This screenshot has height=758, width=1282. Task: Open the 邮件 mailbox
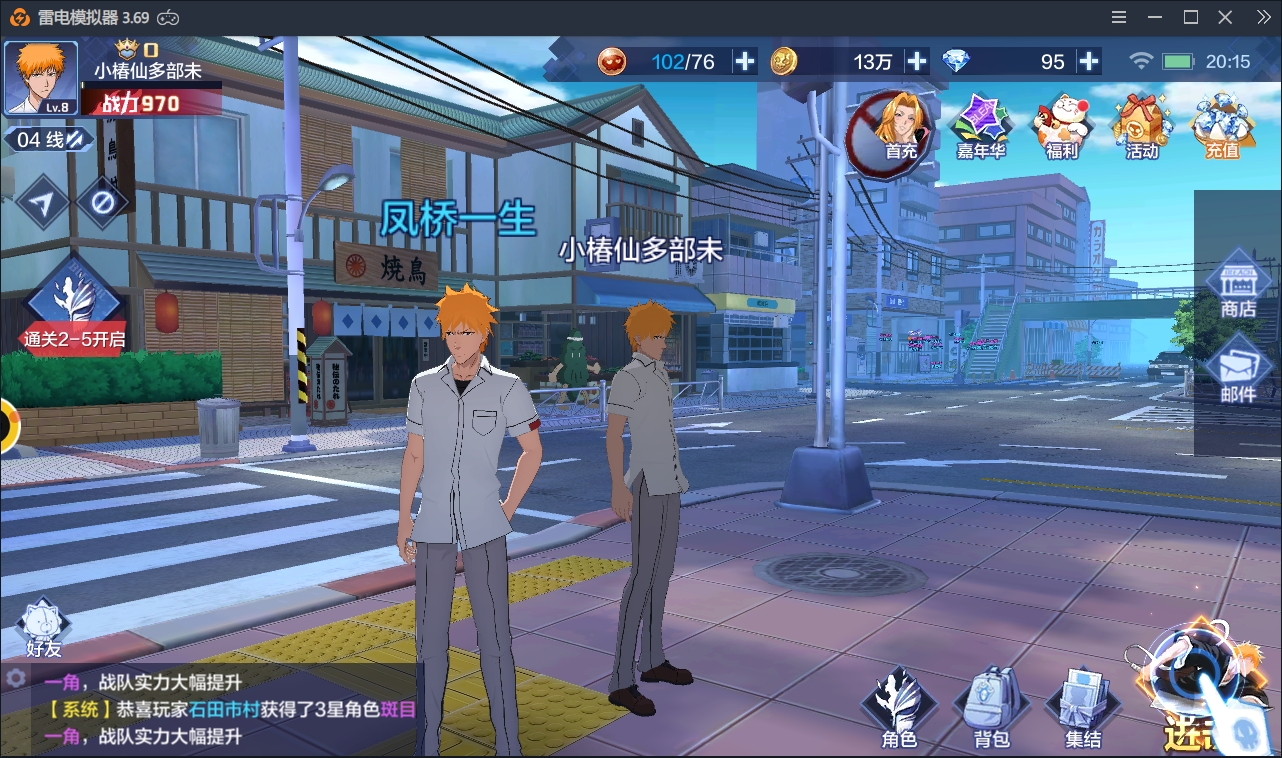coord(1237,370)
